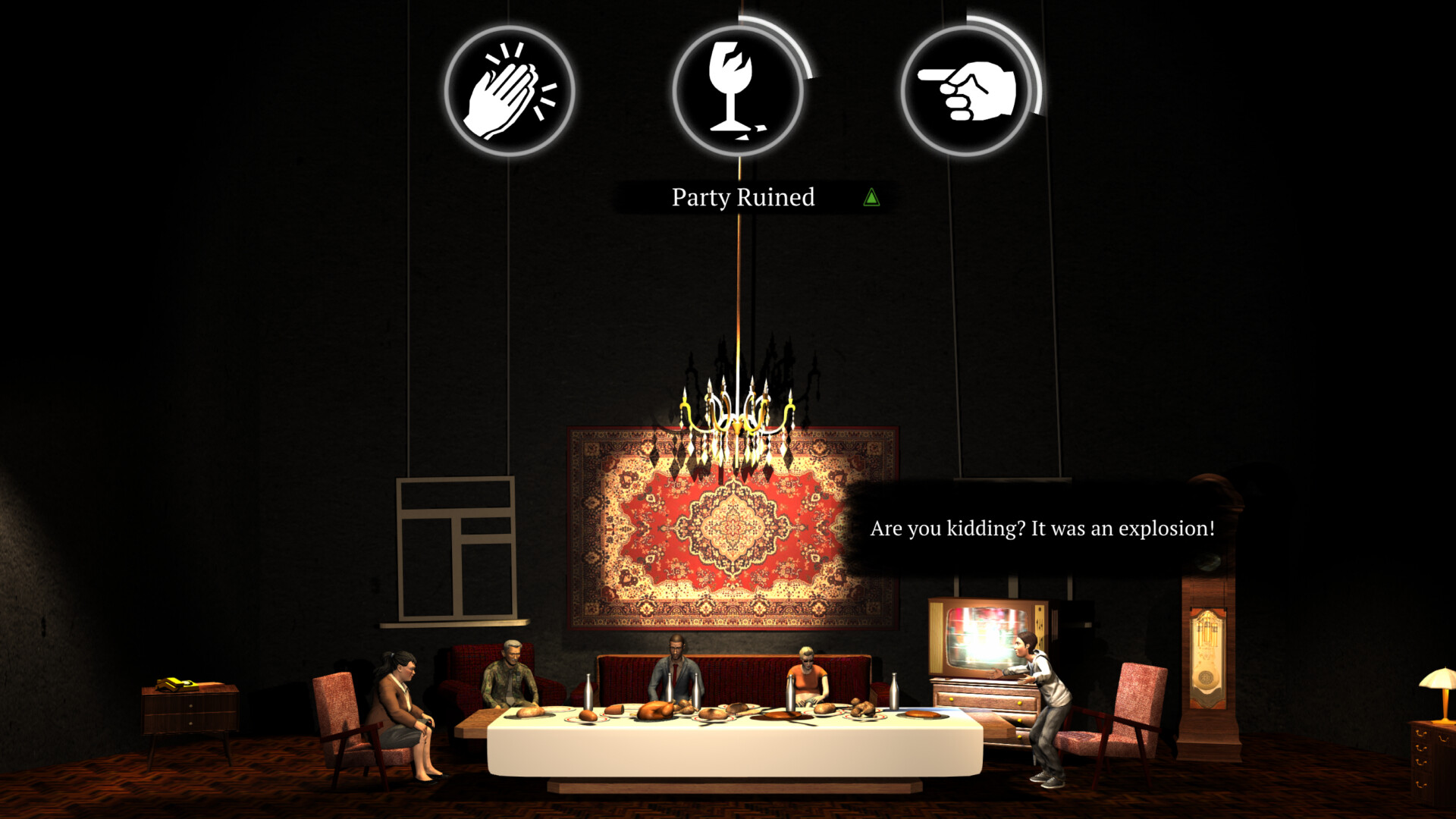Choose the breaking glass reaction icon
The image size is (1456, 819).
738,89
